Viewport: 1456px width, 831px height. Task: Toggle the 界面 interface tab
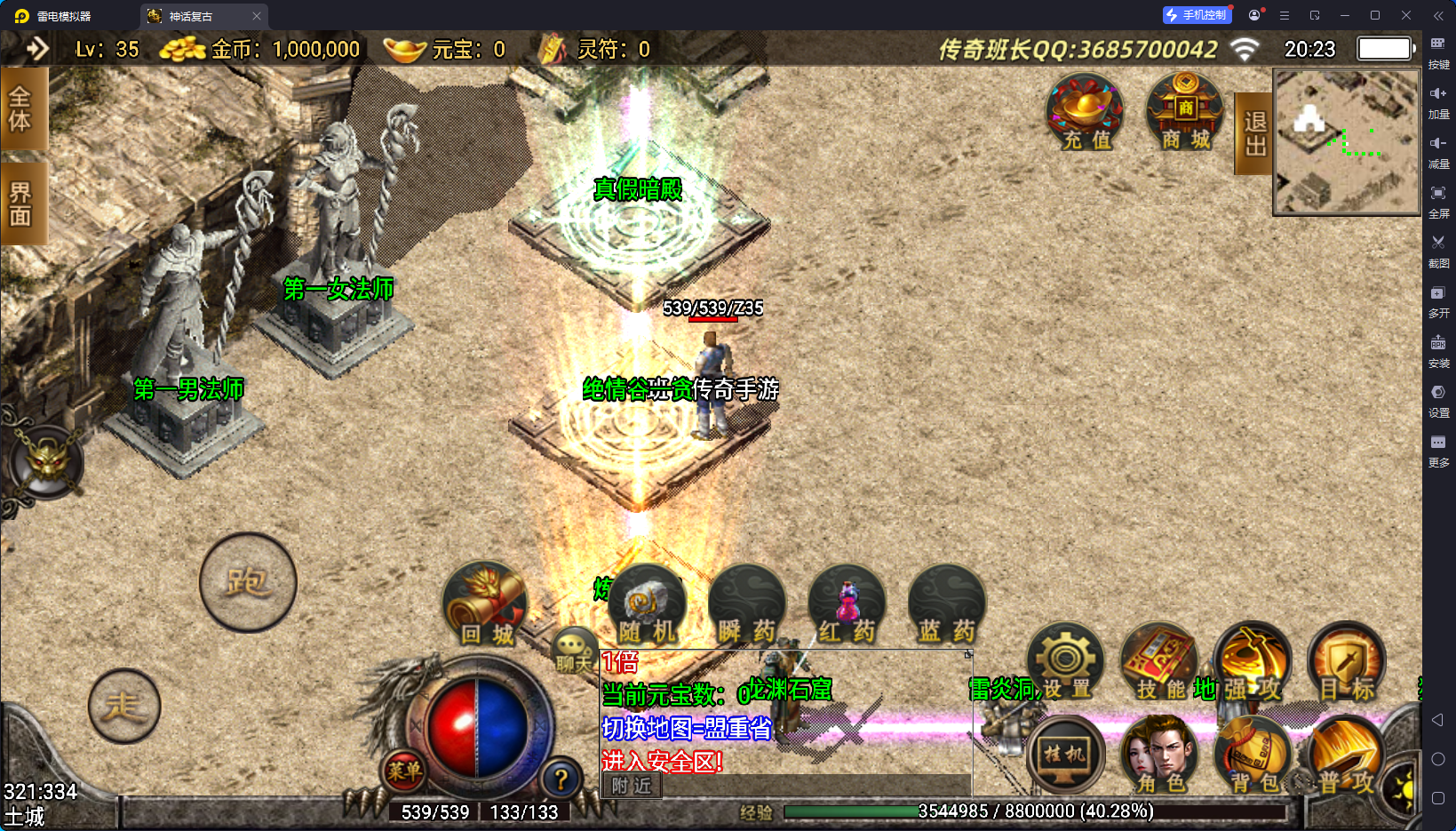pyautogui.click(x=20, y=204)
